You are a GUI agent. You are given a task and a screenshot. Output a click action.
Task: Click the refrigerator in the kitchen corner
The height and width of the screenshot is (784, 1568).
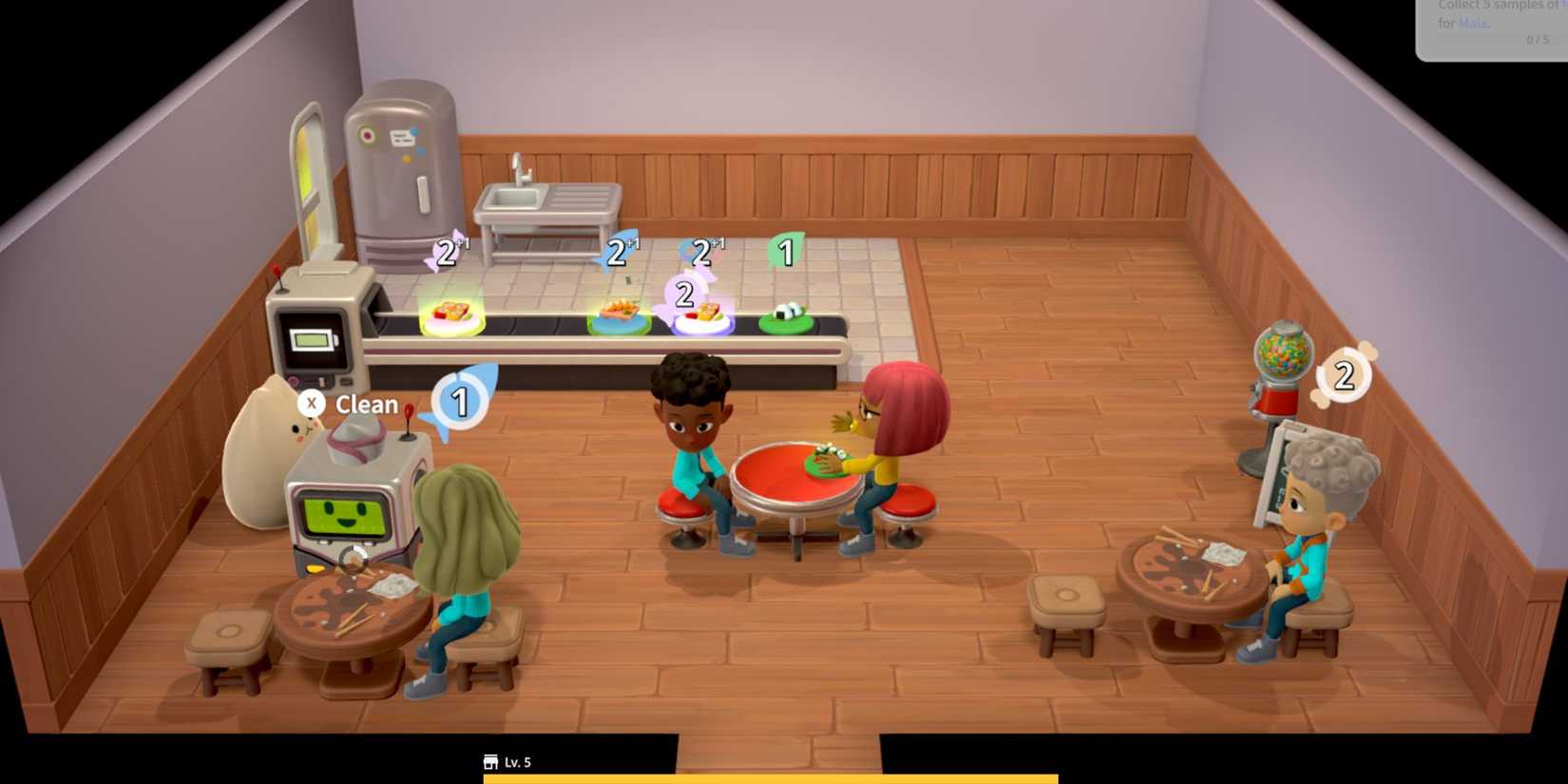[399, 171]
